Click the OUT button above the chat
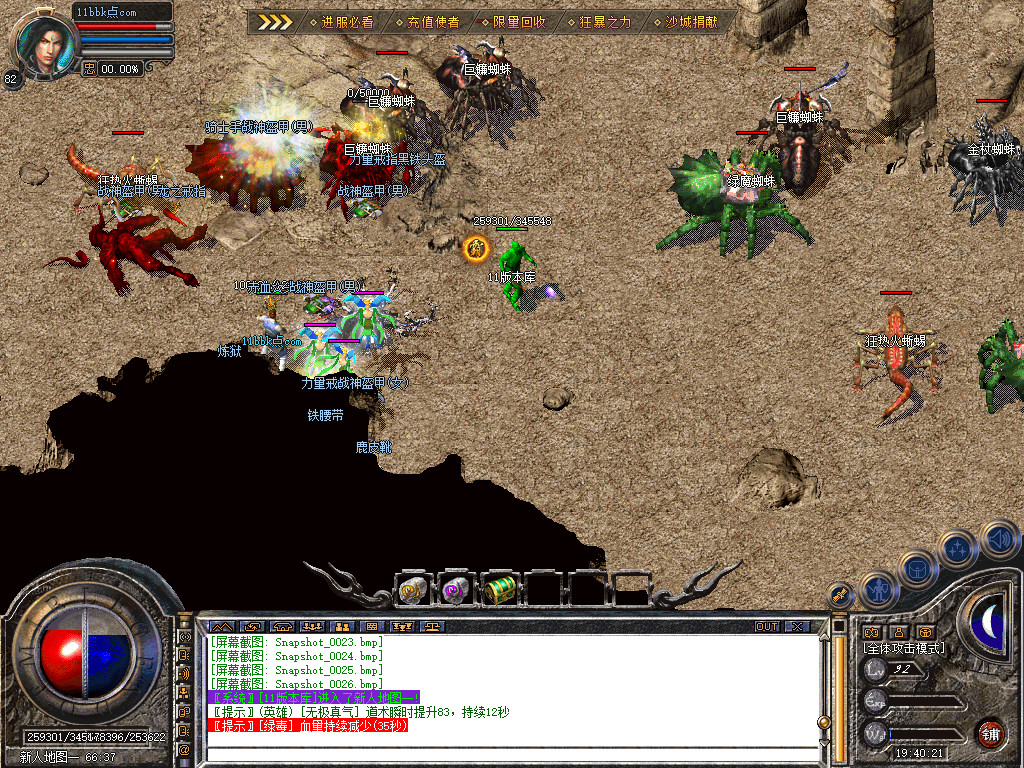Image resolution: width=1024 pixels, height=768 pixels. (x=767, y=626)
